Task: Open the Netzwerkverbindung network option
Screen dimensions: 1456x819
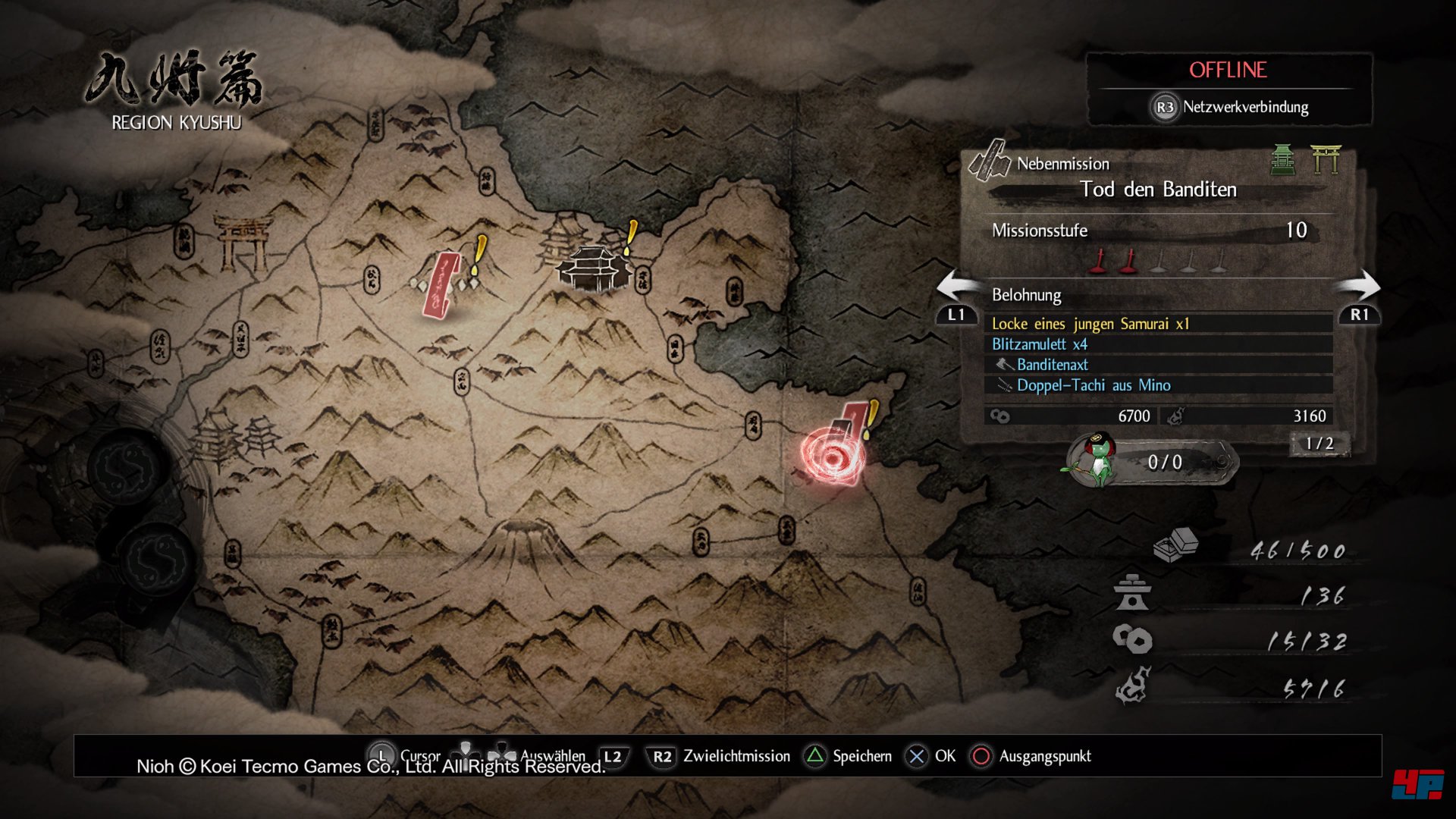Action: pos(1230,107)
